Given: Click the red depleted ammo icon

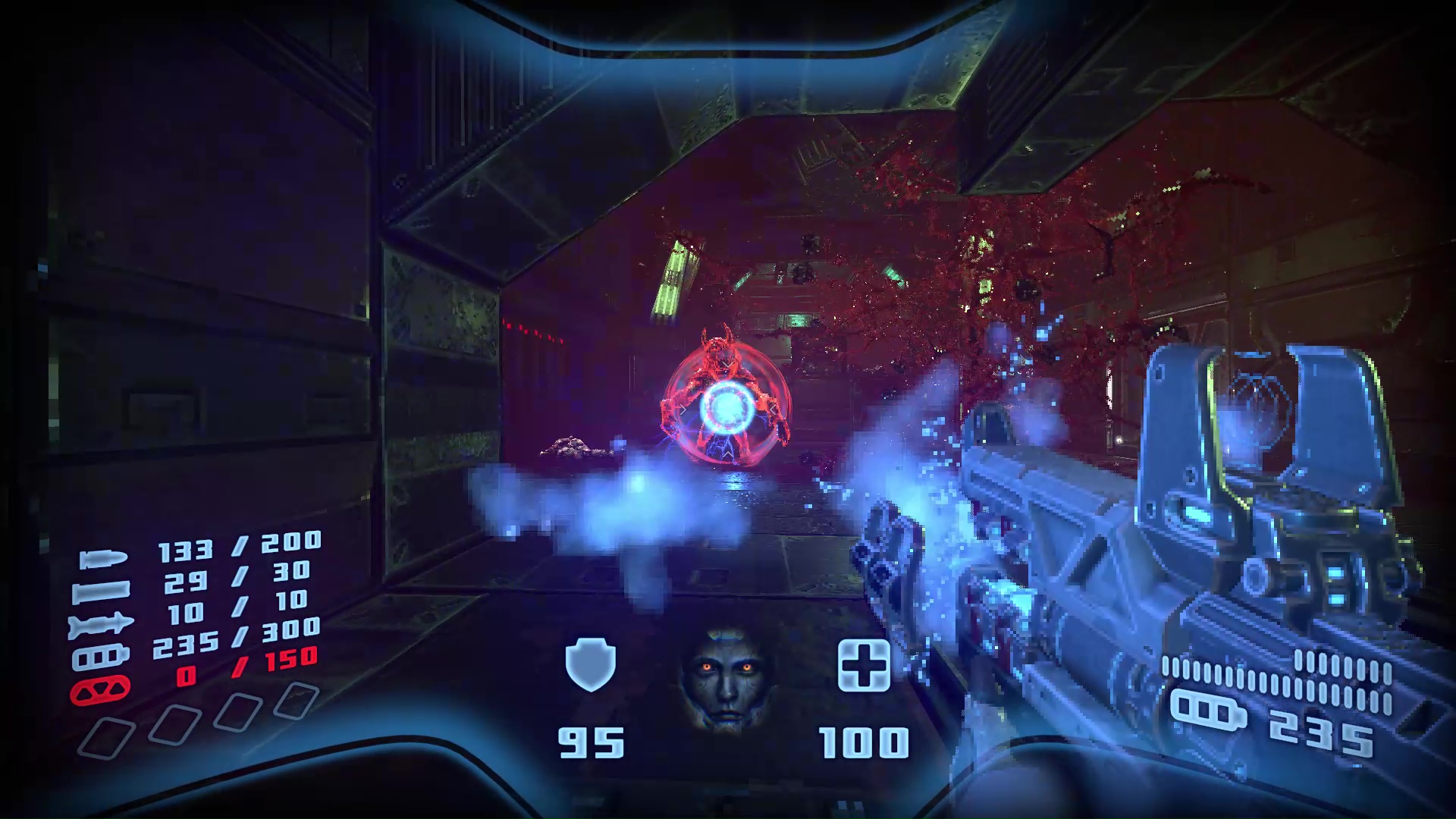Looking at the screenshot, I should coord(100,690).
